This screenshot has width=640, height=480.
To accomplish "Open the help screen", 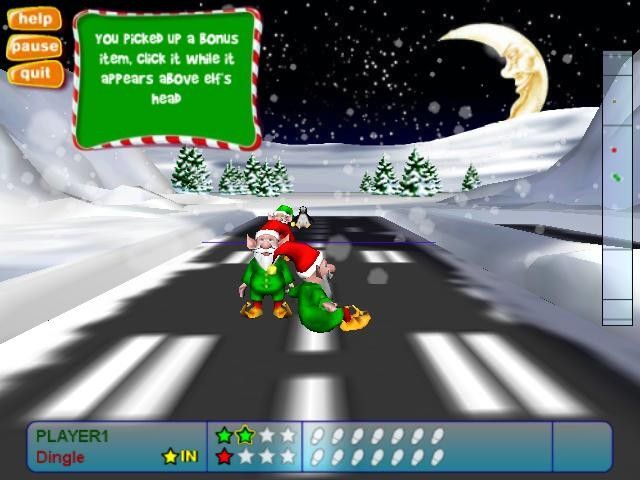I will (34, 19).
